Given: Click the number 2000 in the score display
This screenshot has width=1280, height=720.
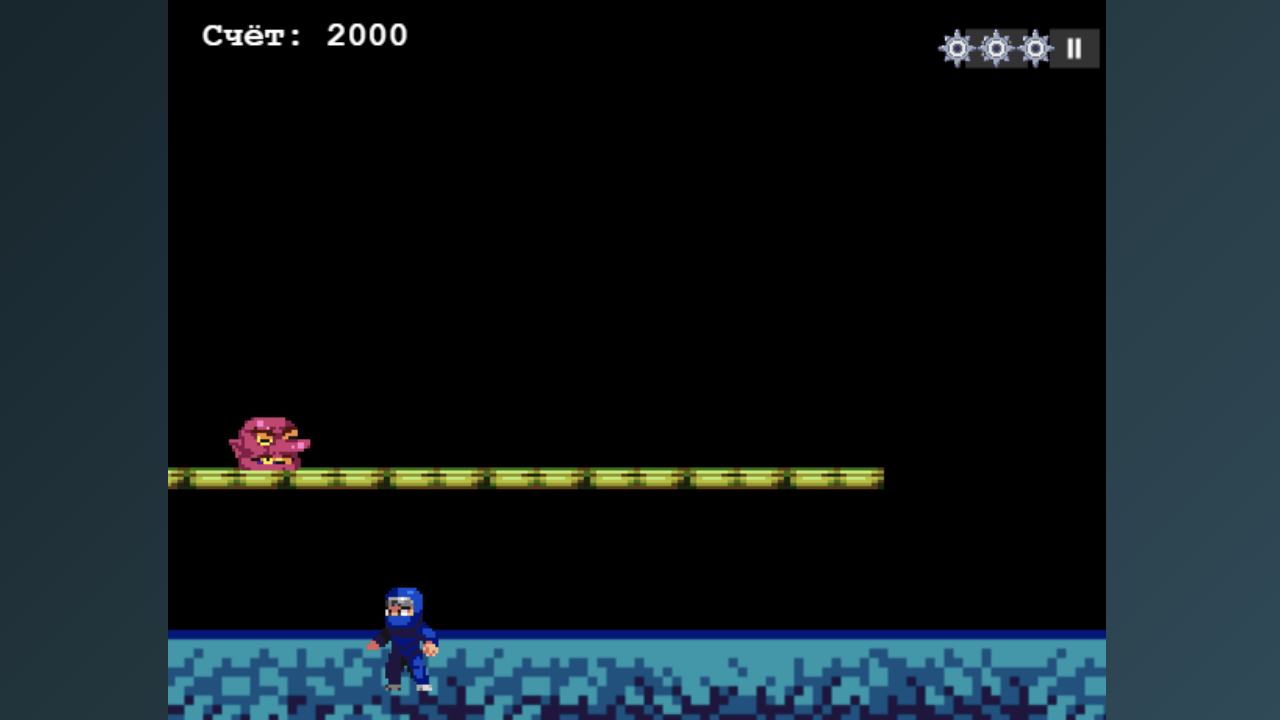Looking at the screenshot, I should click(366, 35).
